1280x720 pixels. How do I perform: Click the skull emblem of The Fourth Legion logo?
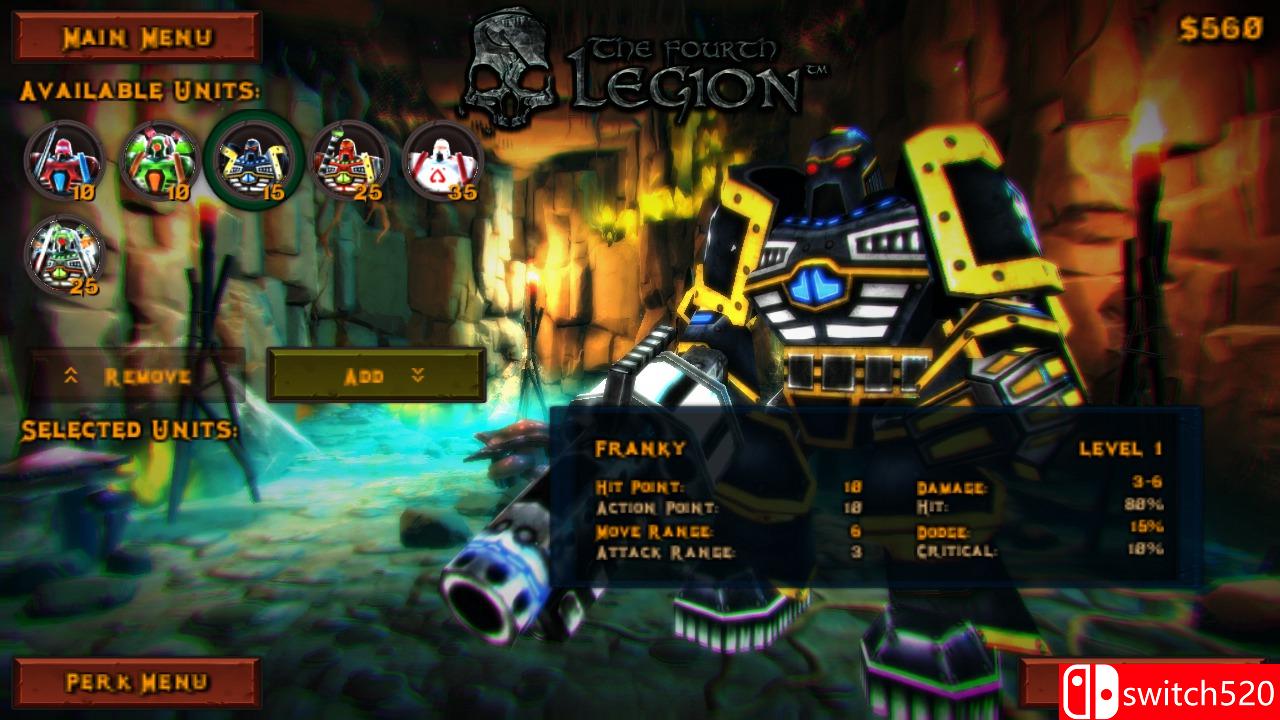point(510,58)
